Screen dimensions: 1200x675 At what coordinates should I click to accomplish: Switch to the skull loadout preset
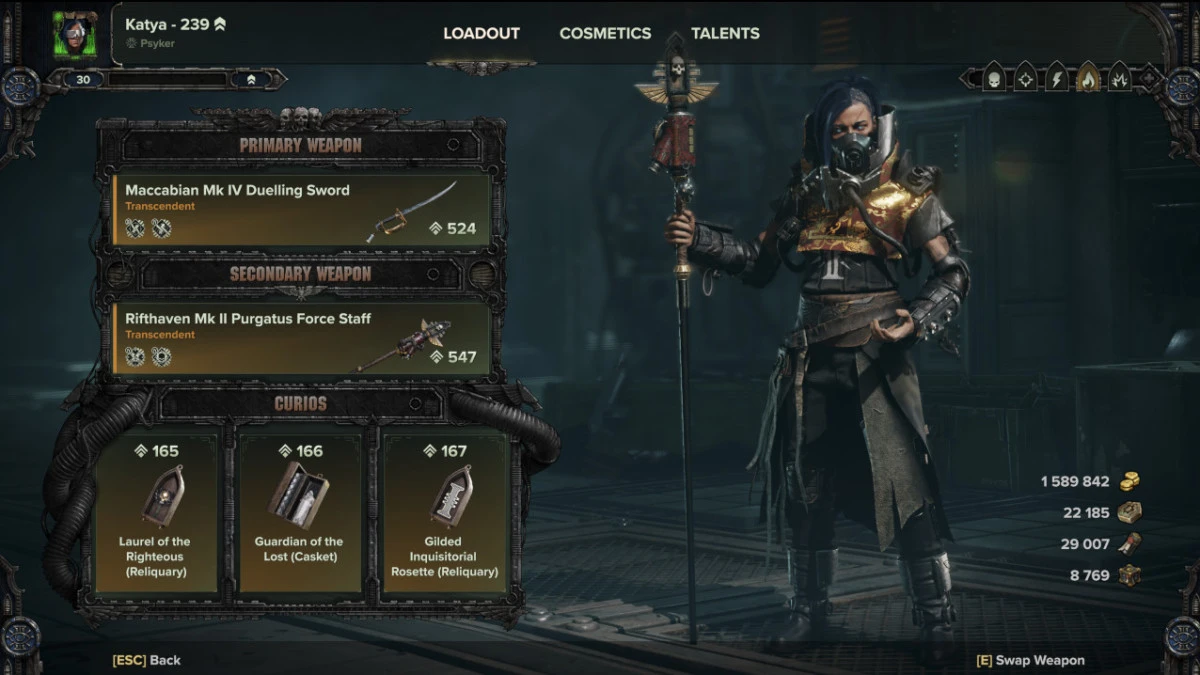(994, 78)
